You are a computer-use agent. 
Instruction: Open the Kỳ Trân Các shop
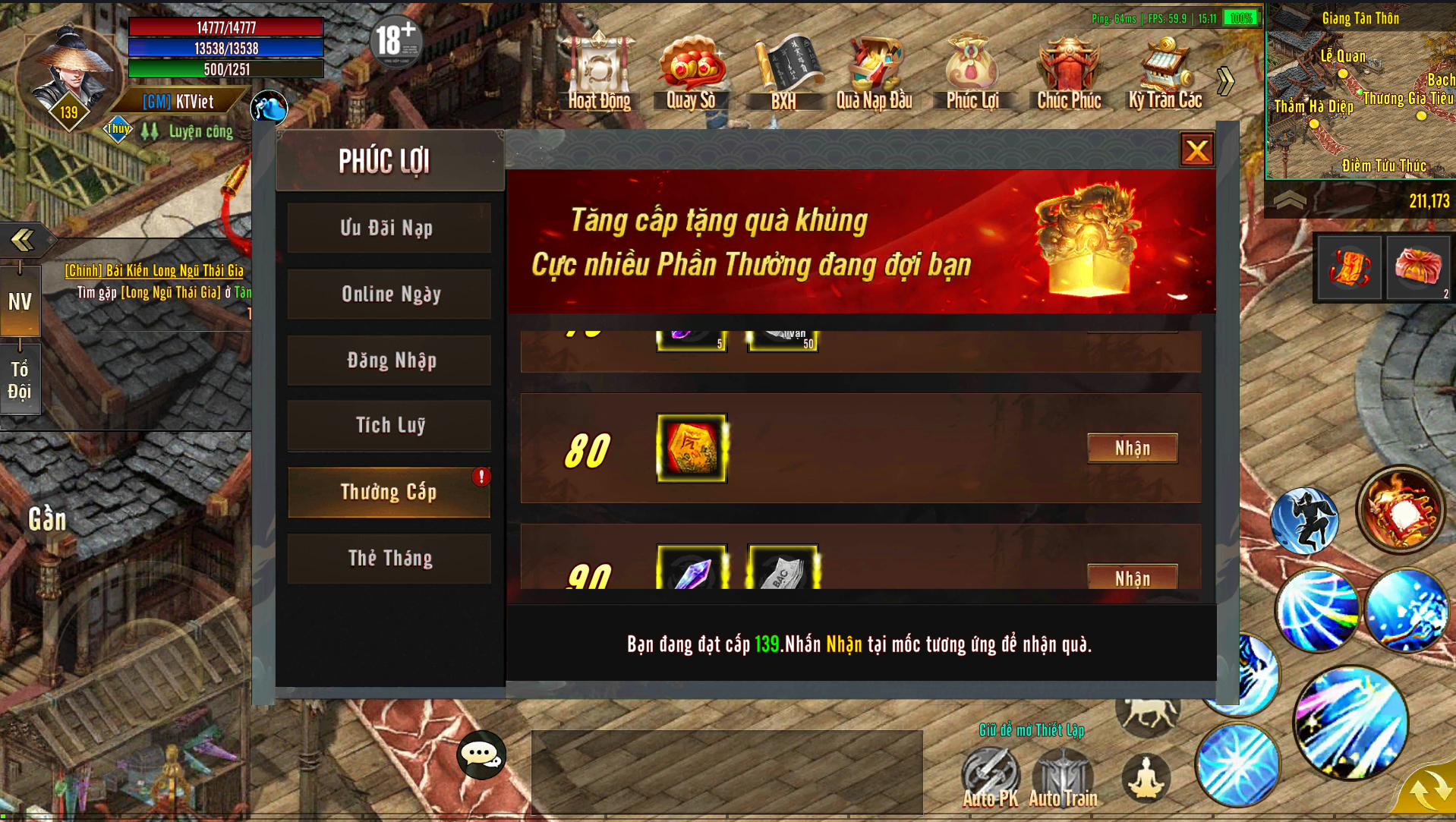1164,74
